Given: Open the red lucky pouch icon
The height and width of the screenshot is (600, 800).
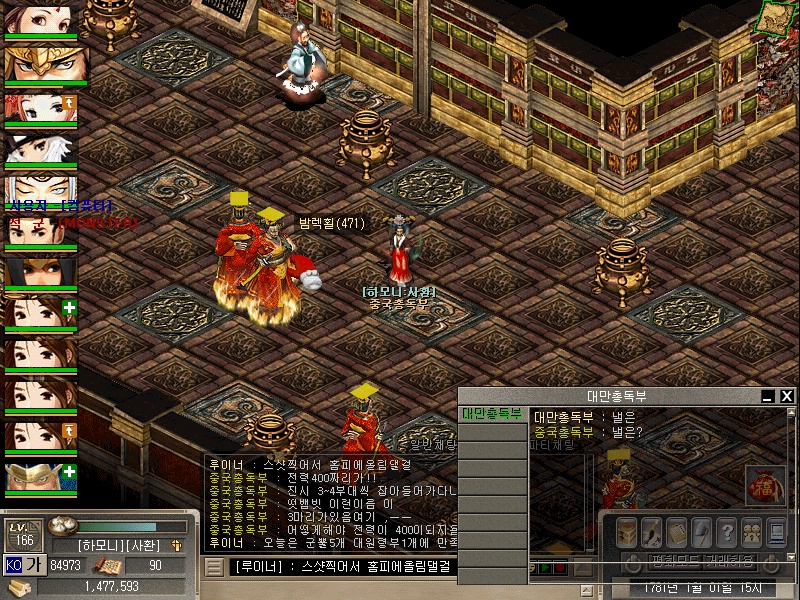Looking at the screenshot, I should click(763, 487).
